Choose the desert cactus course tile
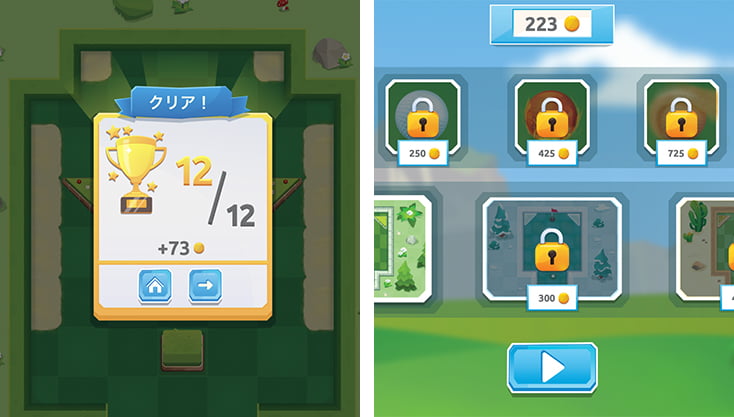Screen dimensions: 734x417 tap(709, 245)
